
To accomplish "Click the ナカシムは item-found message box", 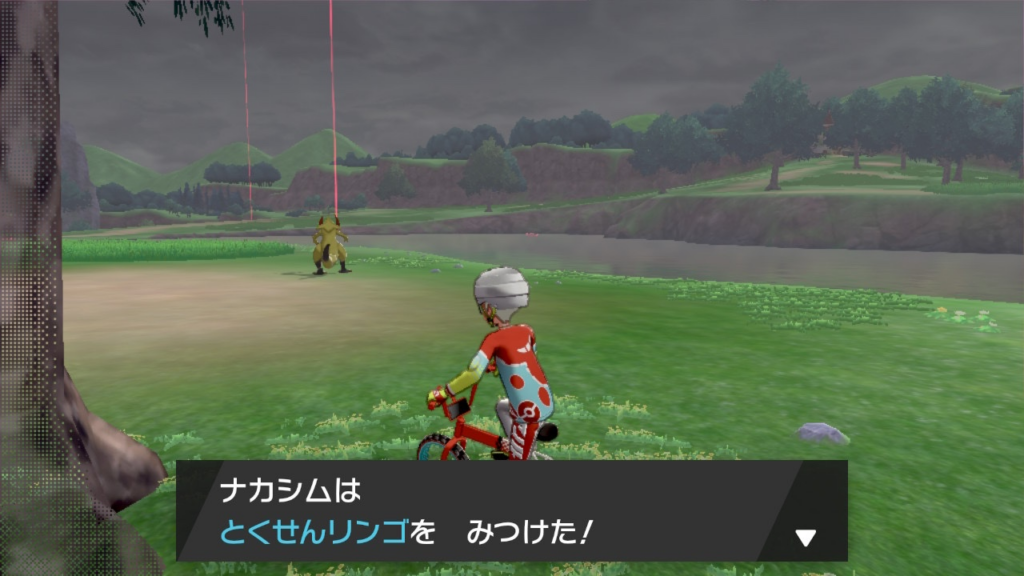I will (x=480, y=511).
